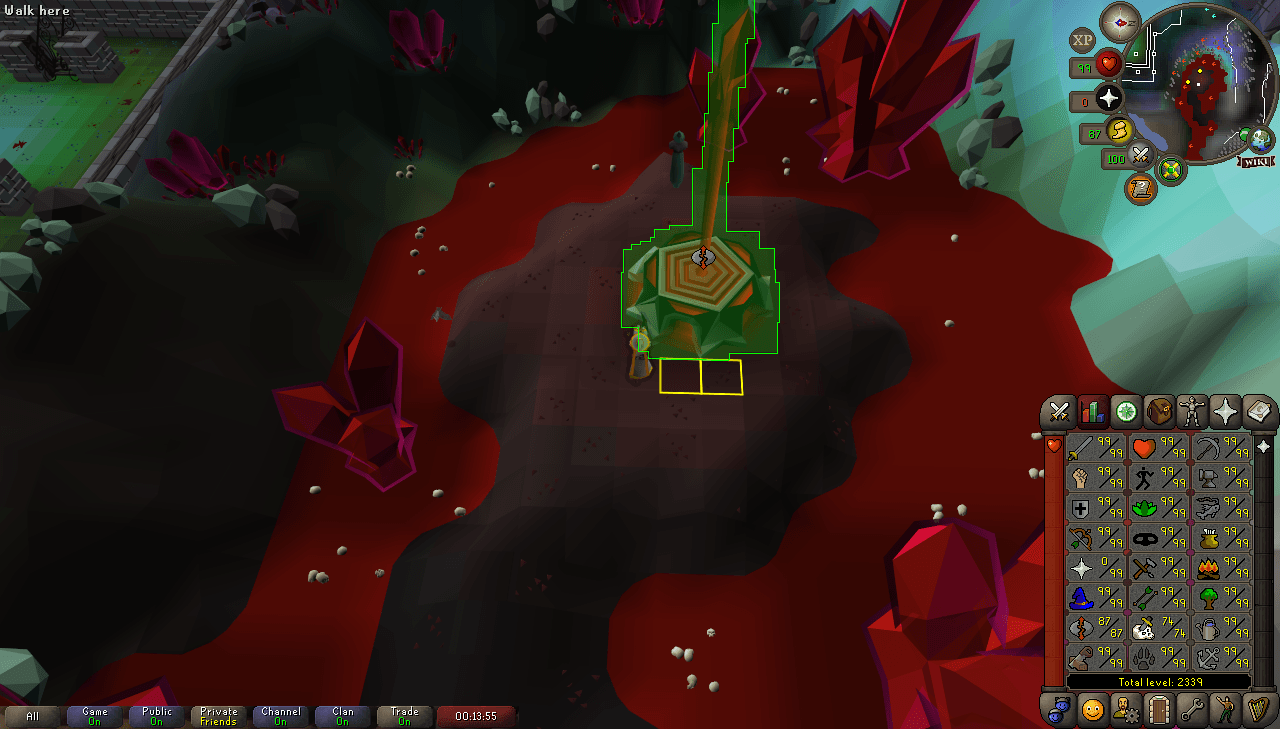Open the Game chat filter

pyautogui.click(x=95, y=716)
